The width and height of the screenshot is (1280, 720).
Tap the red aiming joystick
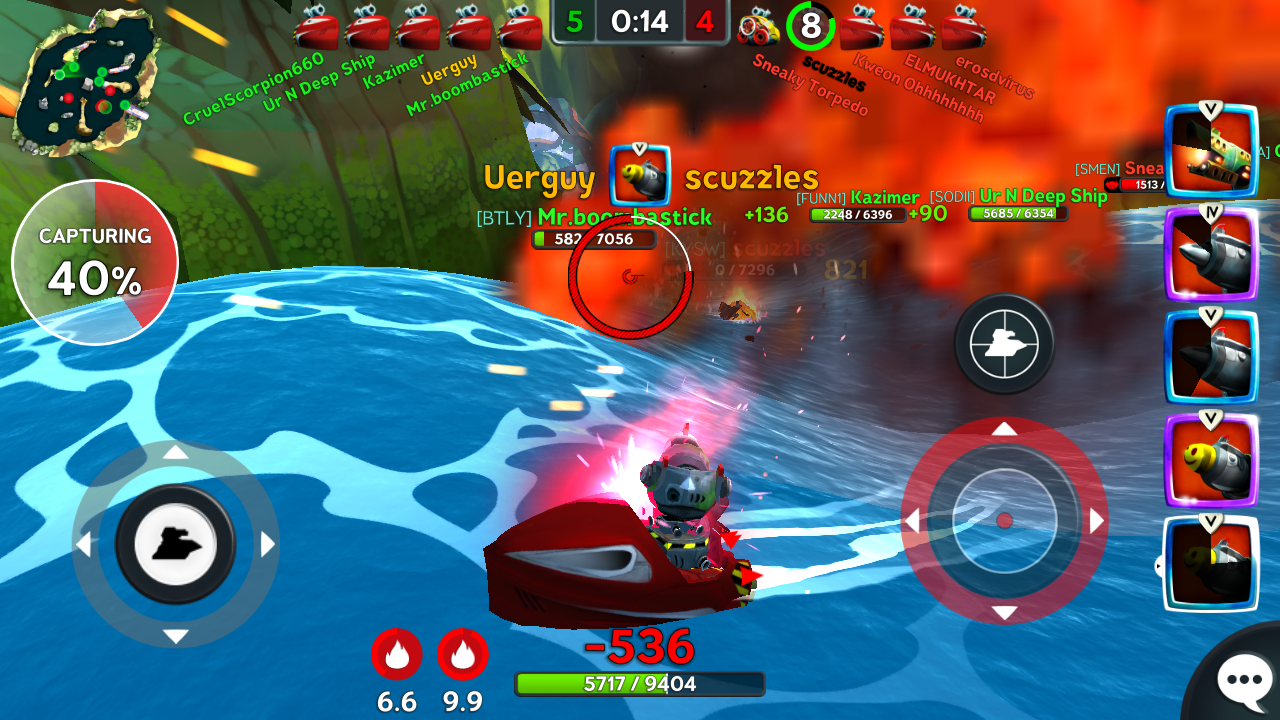[1004, 521]
